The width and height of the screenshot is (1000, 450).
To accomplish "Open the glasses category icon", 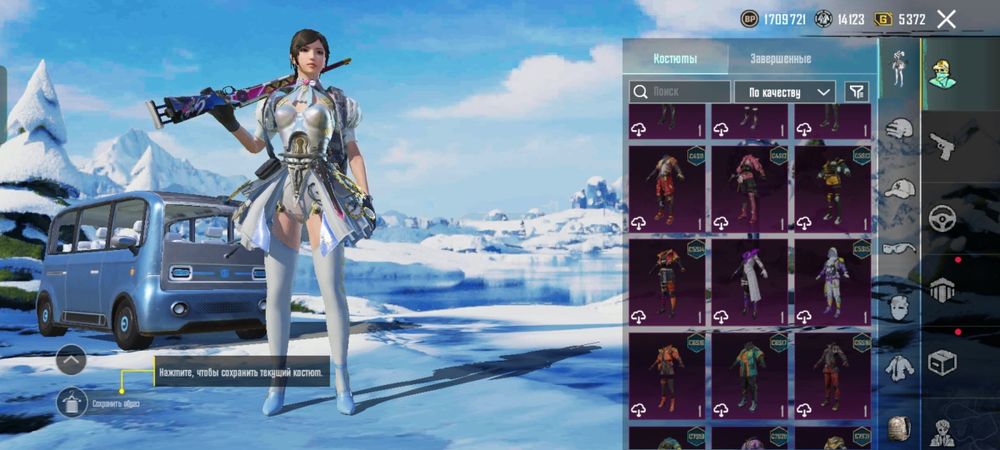I will [900, 247].
